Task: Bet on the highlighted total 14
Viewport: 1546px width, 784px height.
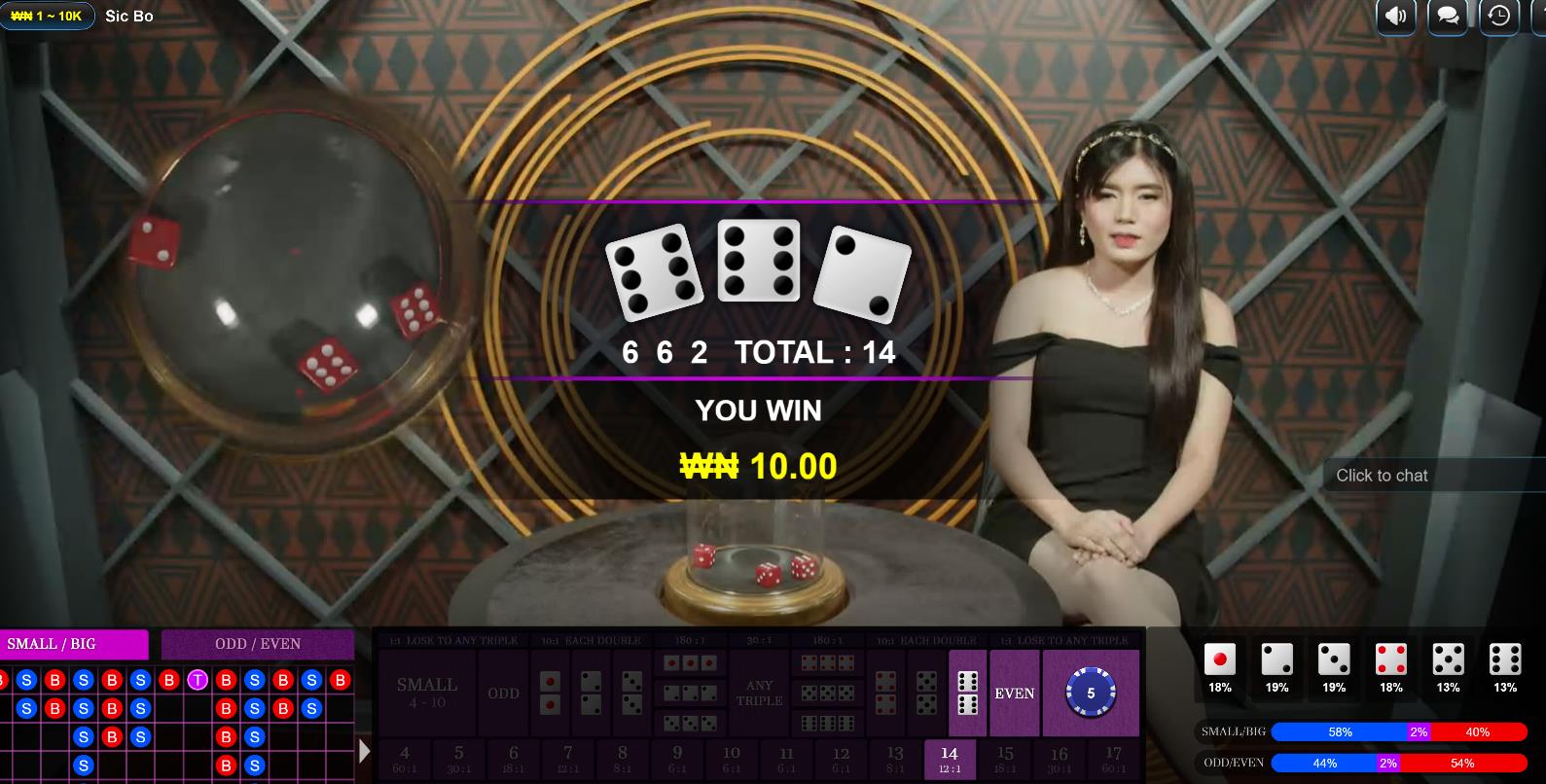Action: [x=949, y=759]
